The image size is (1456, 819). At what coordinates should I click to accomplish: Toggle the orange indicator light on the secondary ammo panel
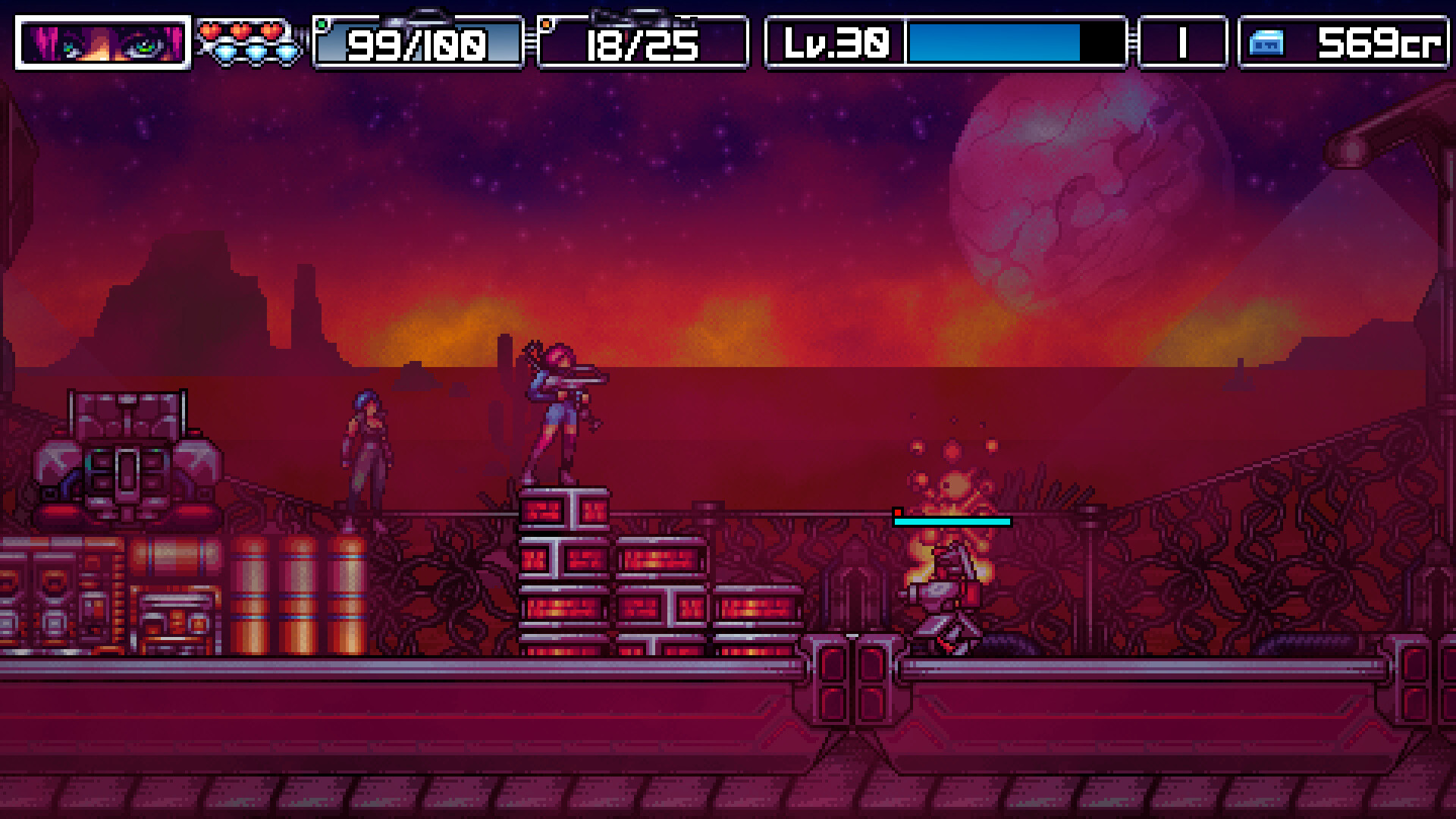tap(548, 25)
